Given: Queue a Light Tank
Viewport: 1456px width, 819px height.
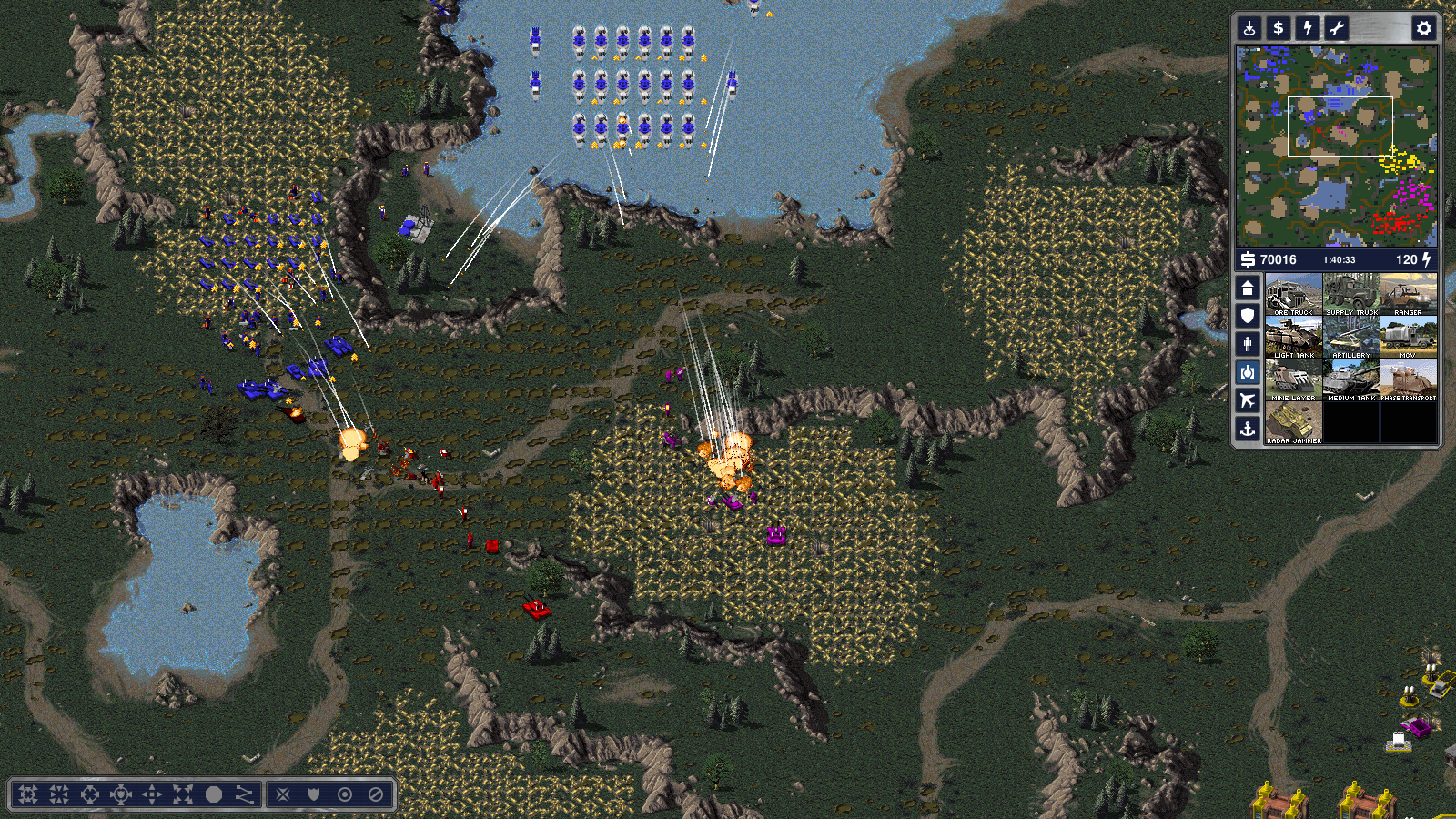Looking at the screenshot, I should click(x=1293, y=337).
